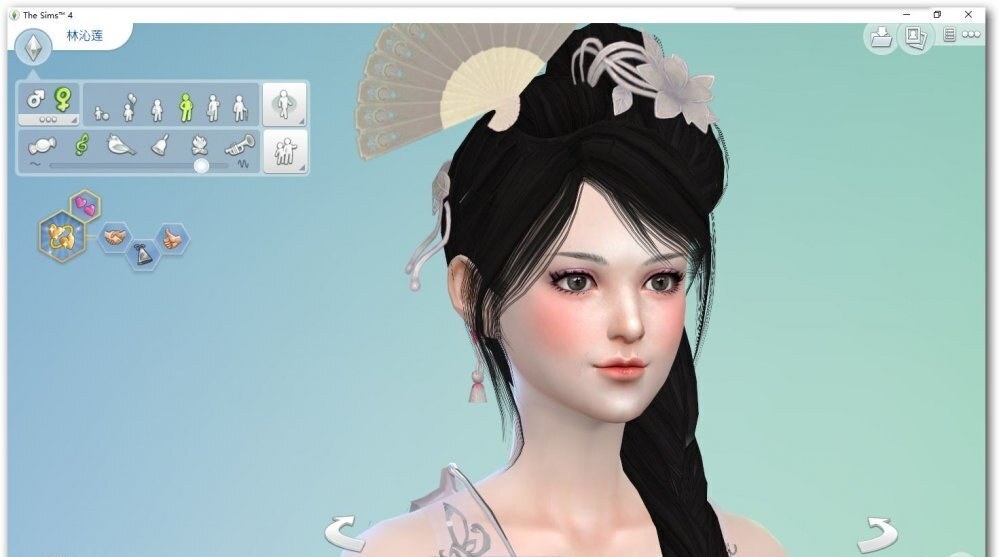Select the highlighted young adult age icon
This screenshot has height=557, width=999.
pyautogui.click(x=184, y=106)
